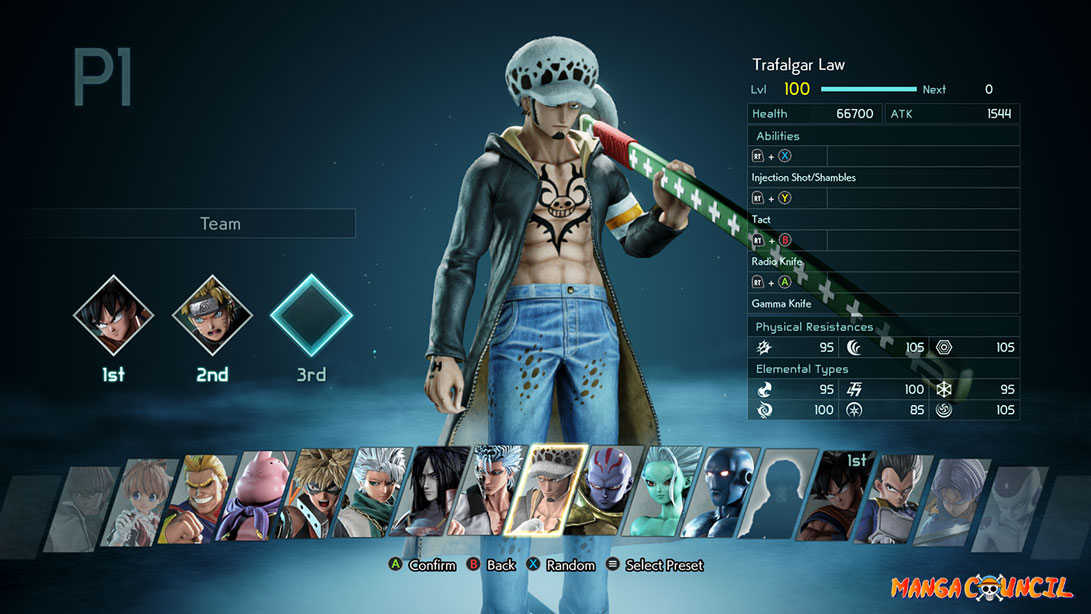This screenshot has width=1091, height=614.
Task: Click the 1st team slot with Goku
Action: coord(113,316)
